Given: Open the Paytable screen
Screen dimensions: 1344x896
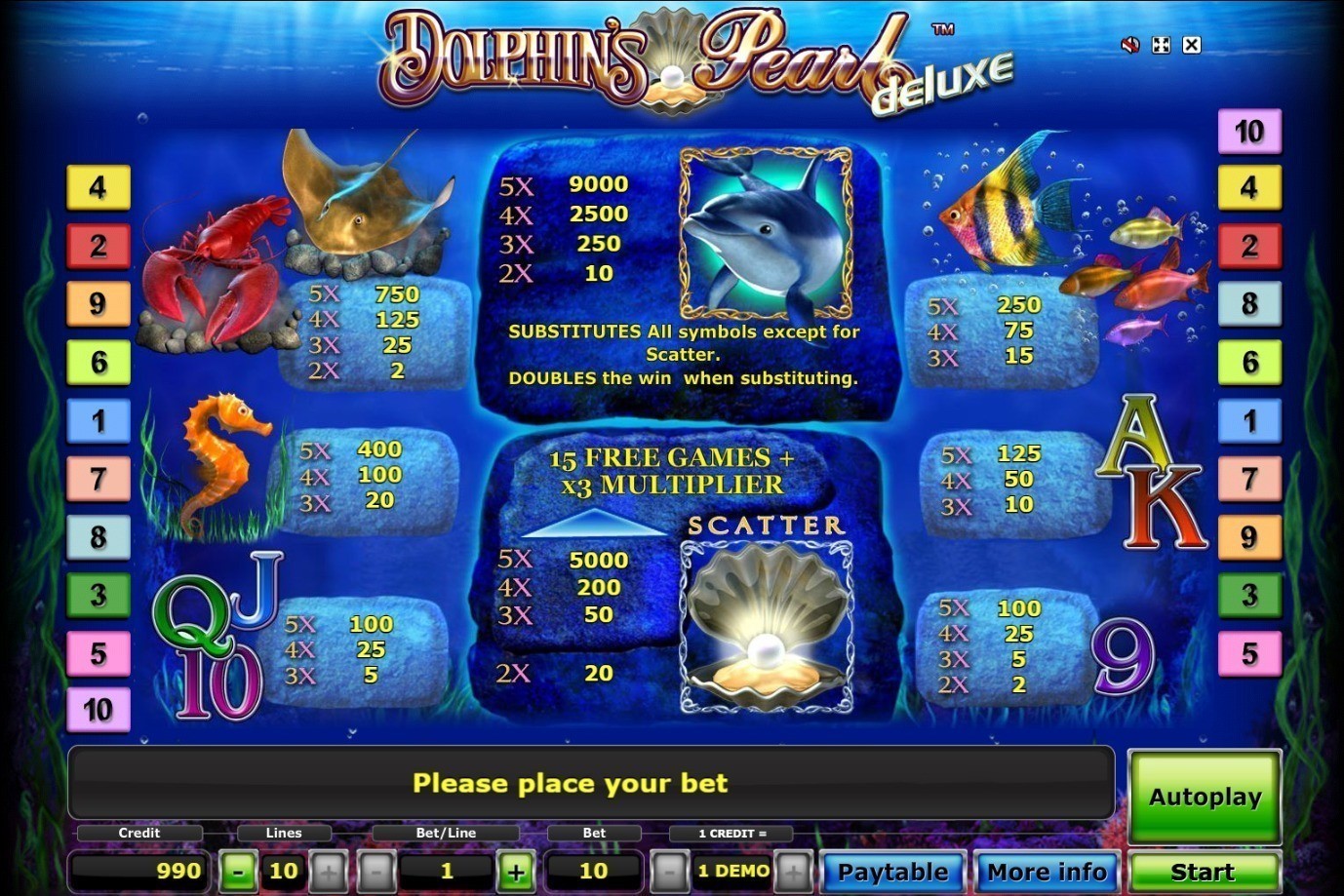Looking at the screenshot, I should (x=890, y=871).
